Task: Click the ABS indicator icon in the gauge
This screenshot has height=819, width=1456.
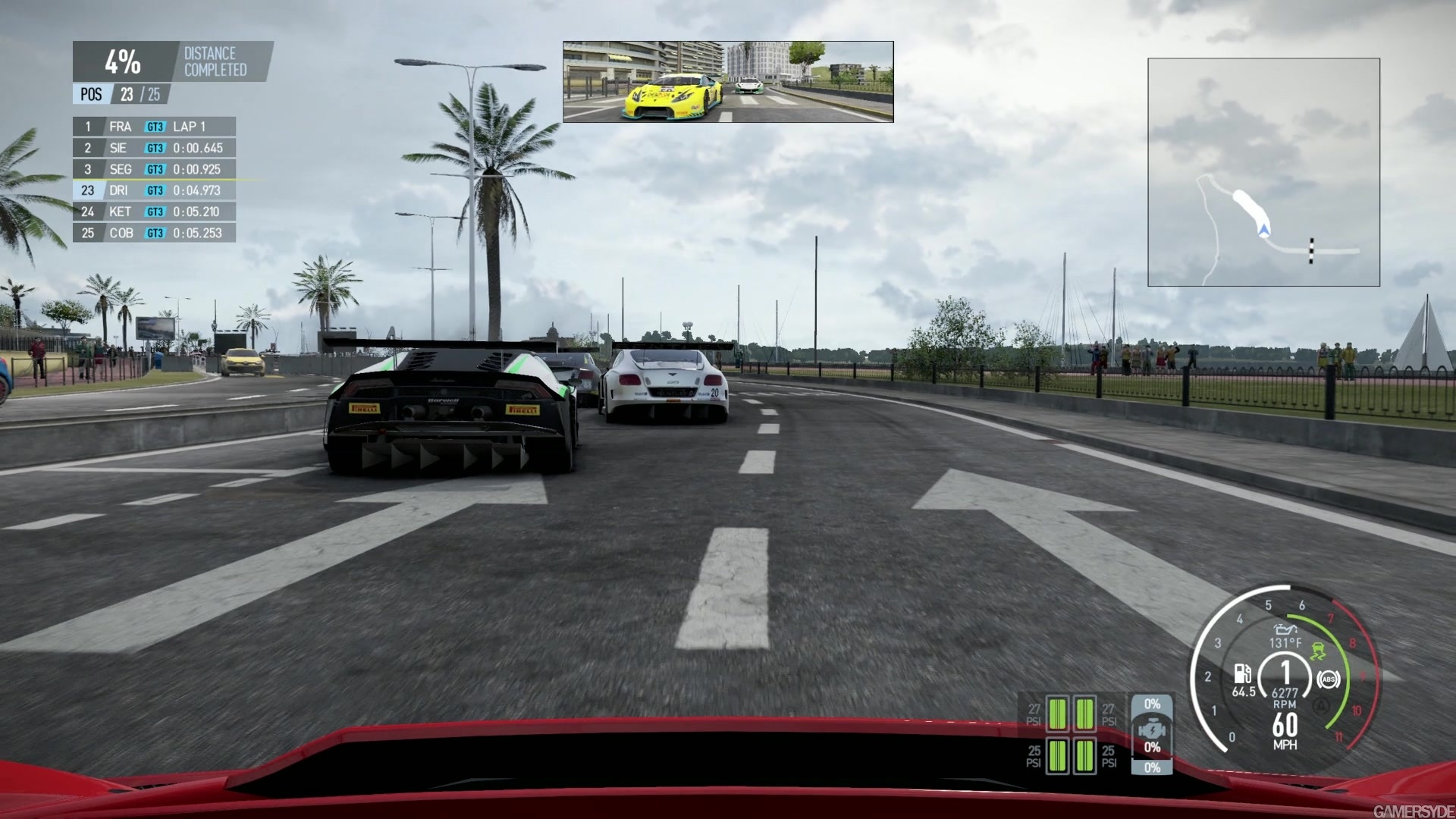Action: pyautogui.click(x=1329, y=680)
